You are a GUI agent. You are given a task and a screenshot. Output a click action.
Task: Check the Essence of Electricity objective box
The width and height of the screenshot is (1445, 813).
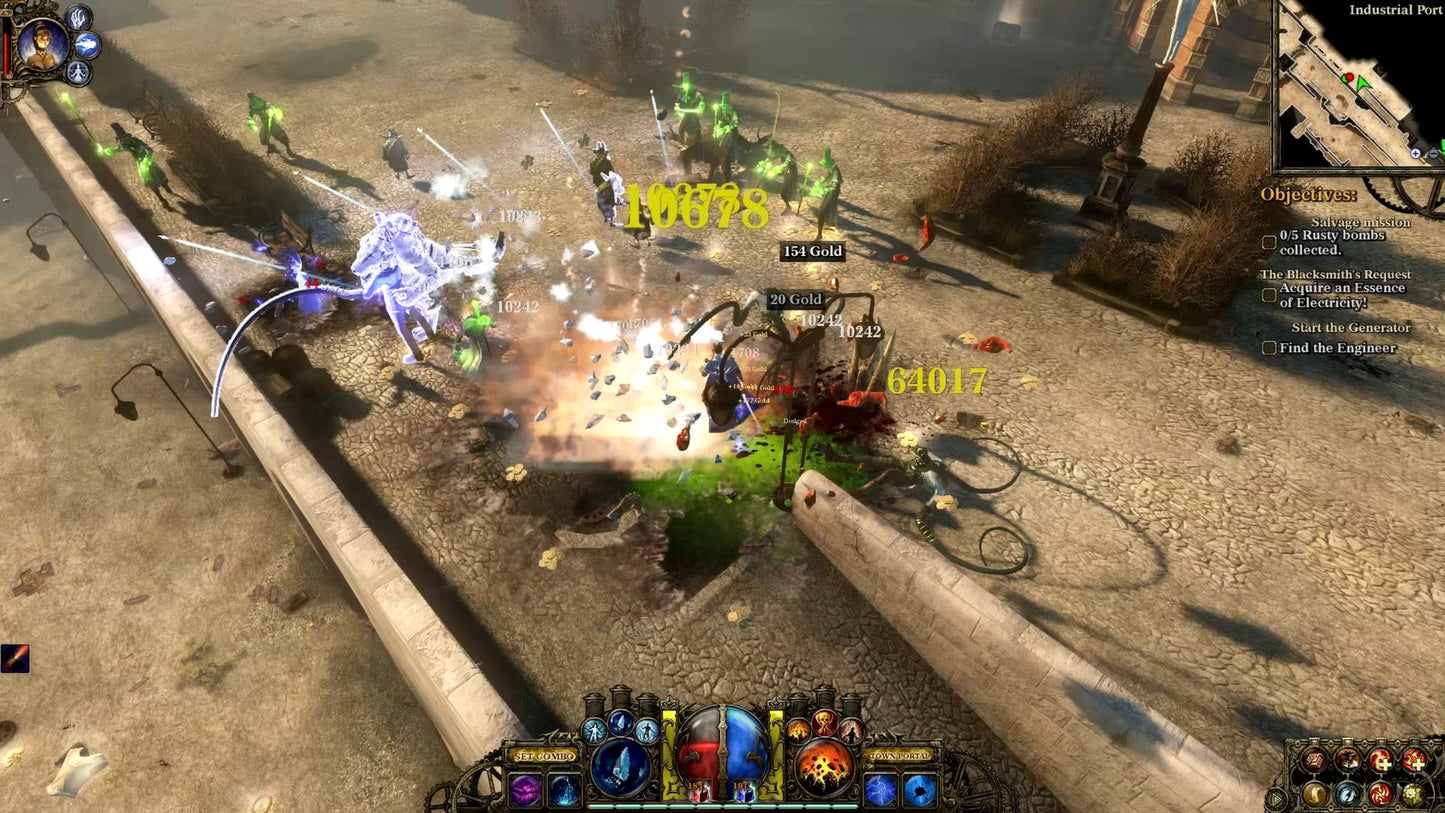tap(1269, 295)
